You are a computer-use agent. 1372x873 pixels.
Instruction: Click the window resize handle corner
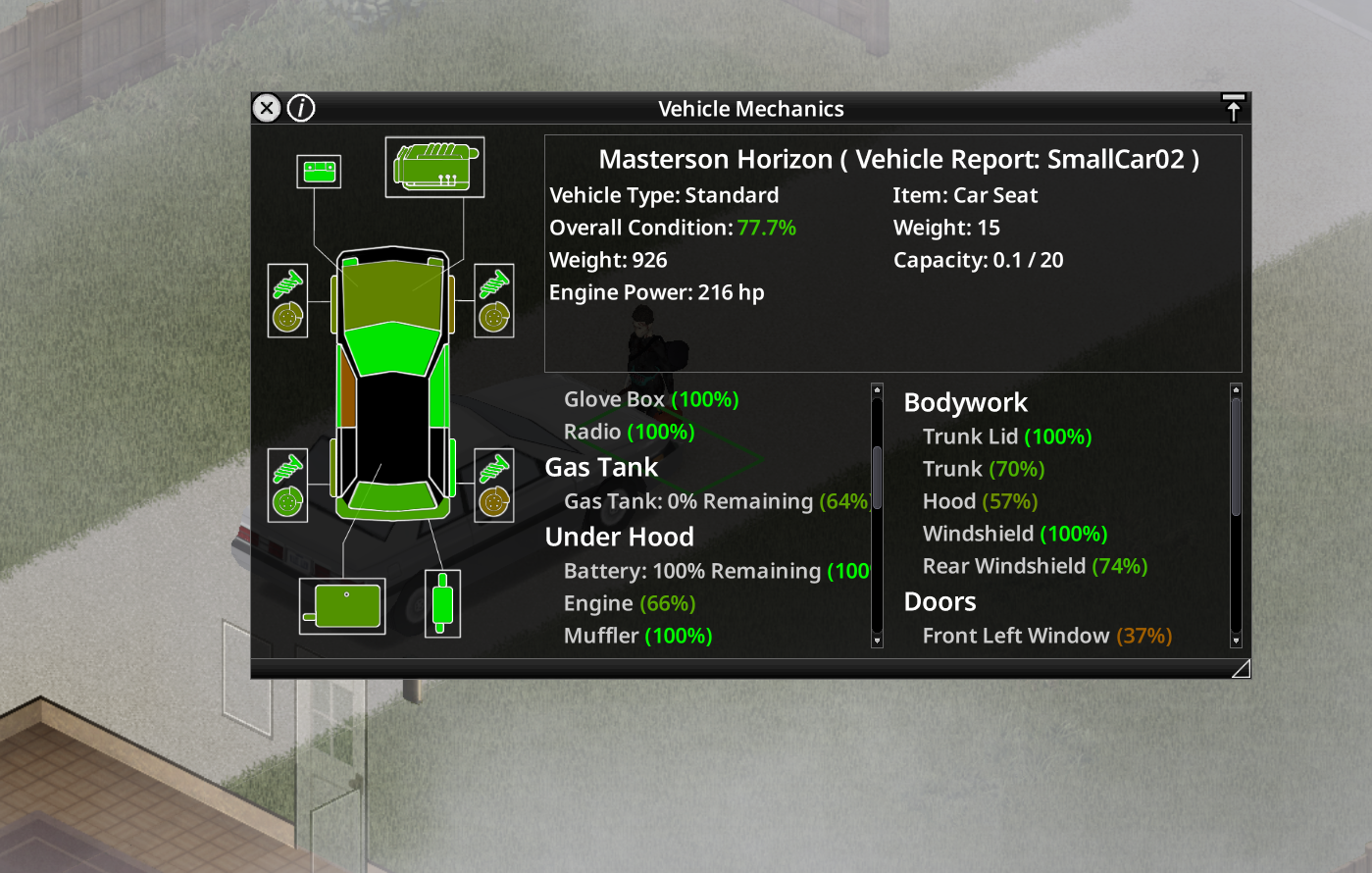click(1241, 669)
